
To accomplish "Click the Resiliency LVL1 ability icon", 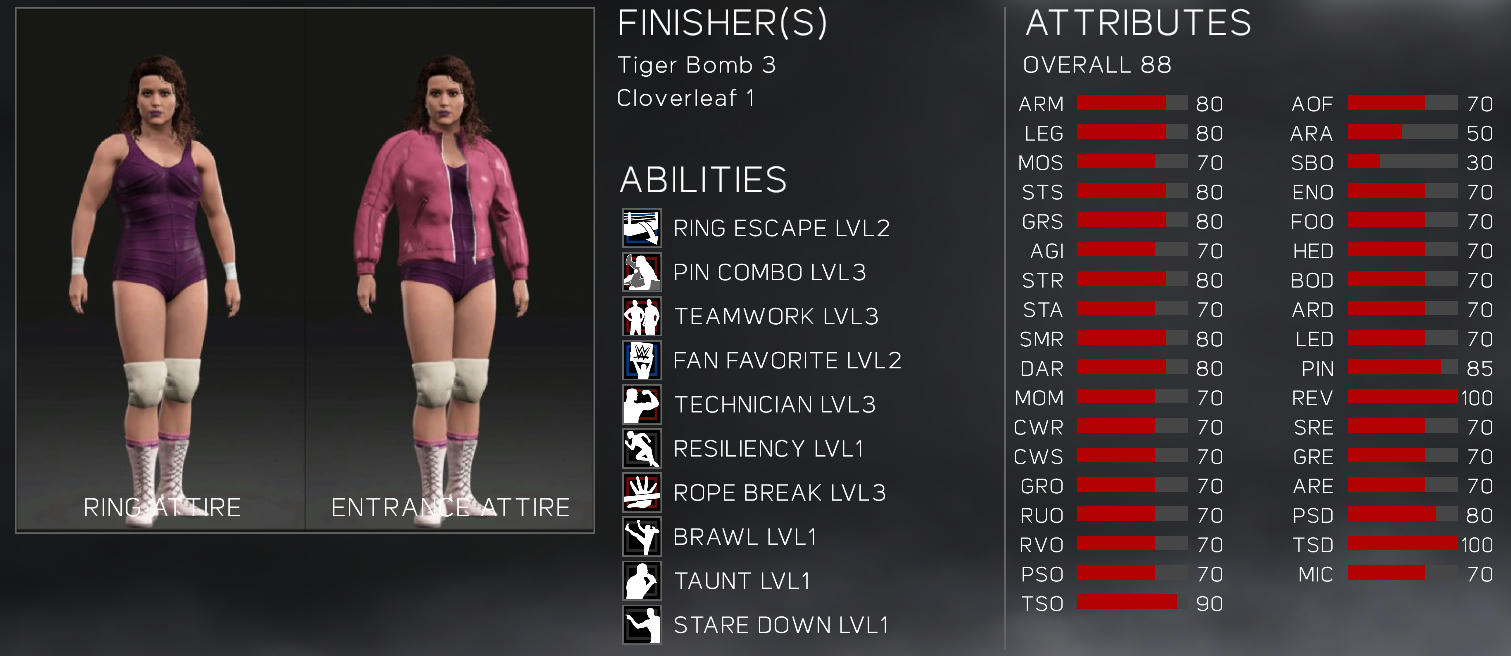I will pos(641,449).
